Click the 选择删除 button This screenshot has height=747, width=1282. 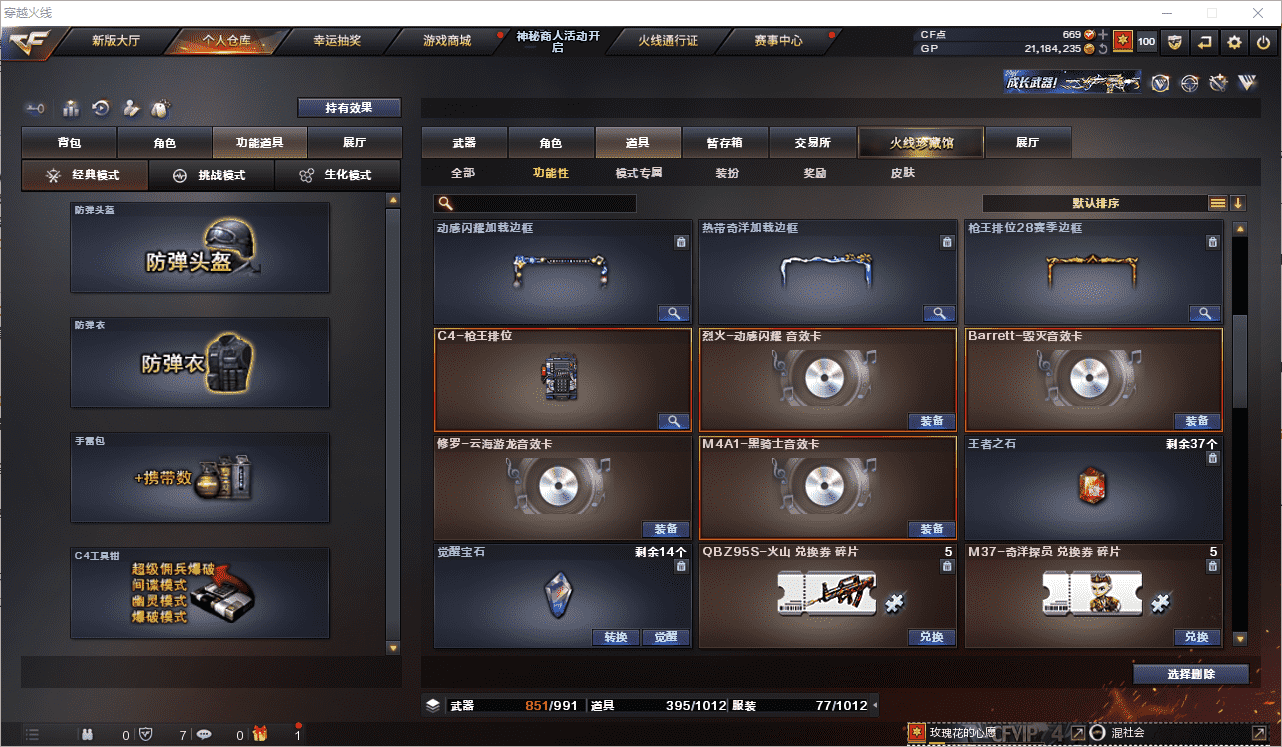tap(1190, 674)
